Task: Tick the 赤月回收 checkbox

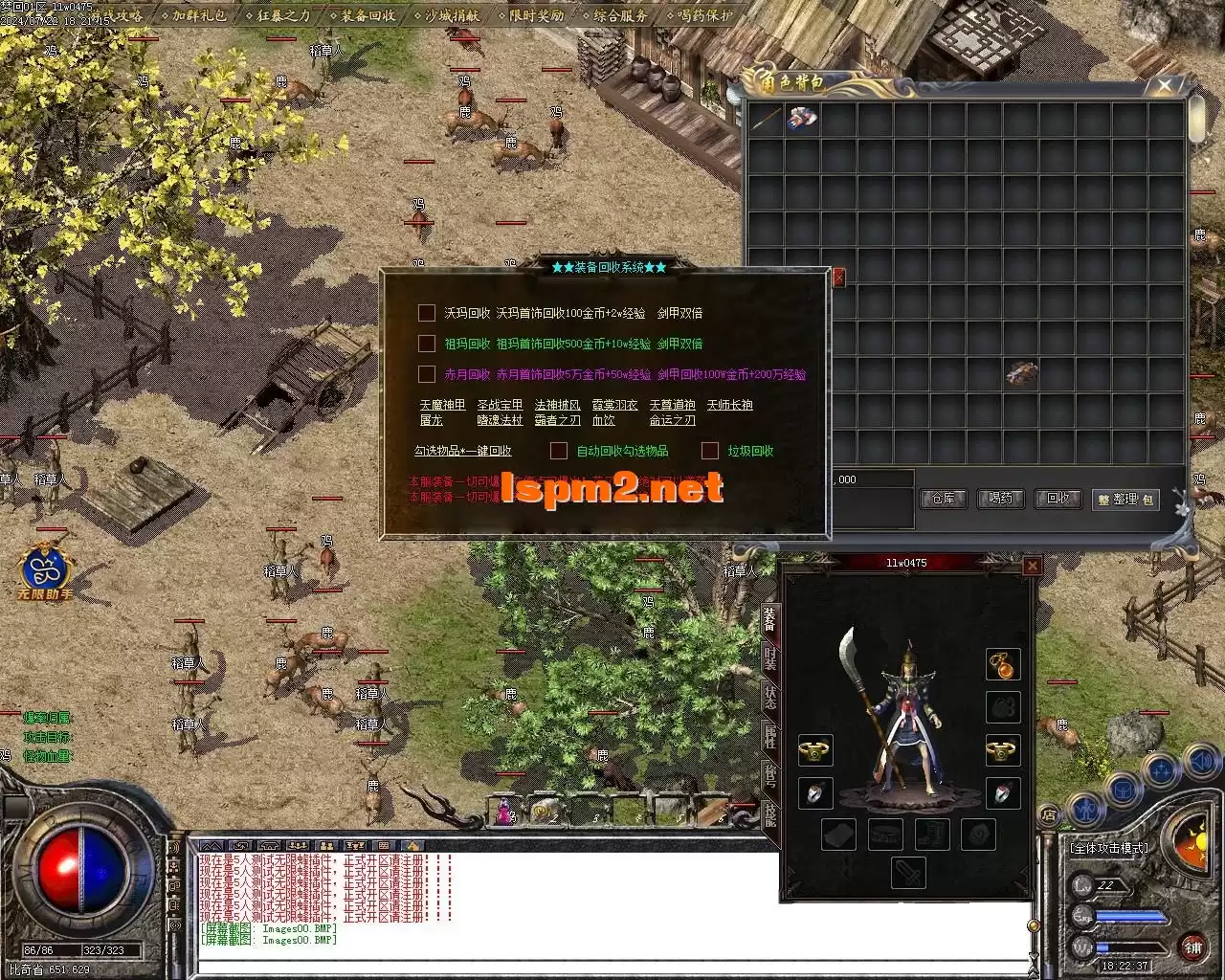Action: (427, 374)
